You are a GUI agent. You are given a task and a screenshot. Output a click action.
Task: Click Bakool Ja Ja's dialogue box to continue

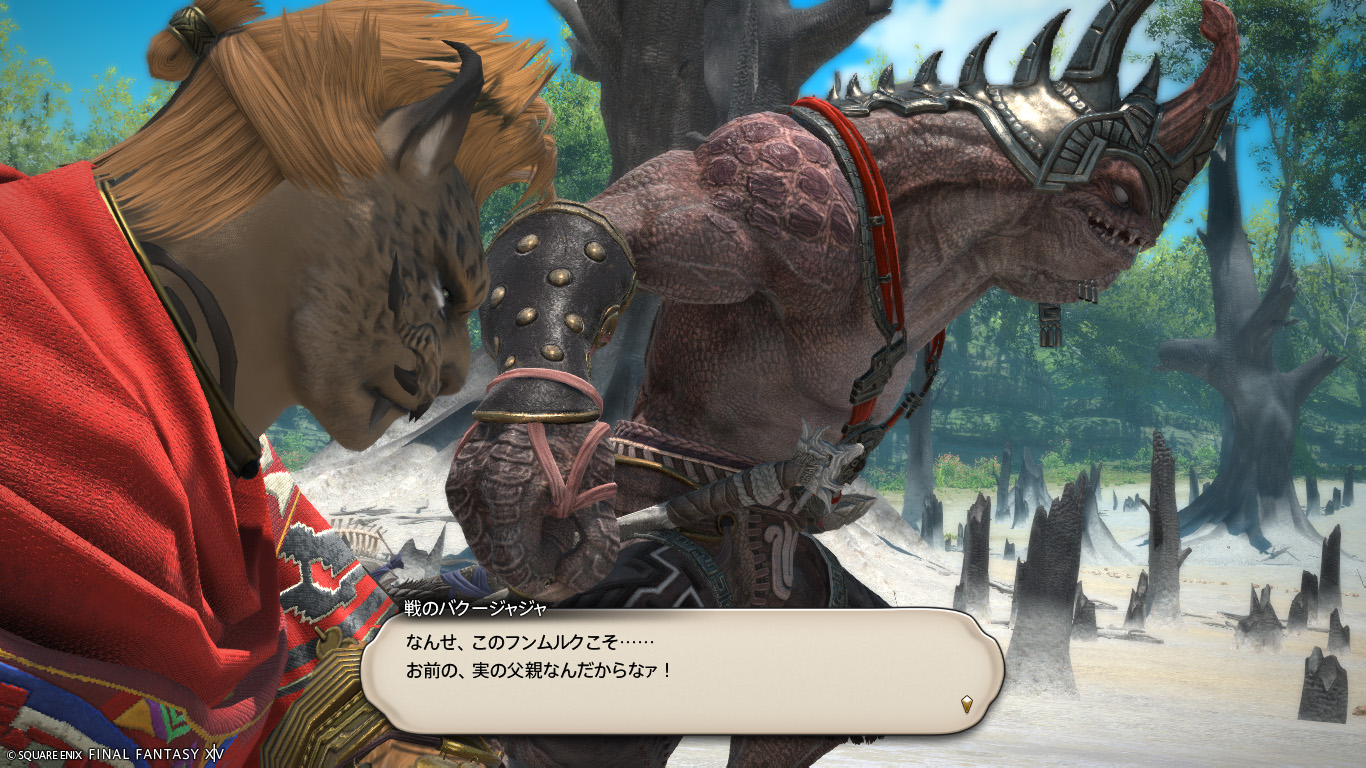point(680,670)
